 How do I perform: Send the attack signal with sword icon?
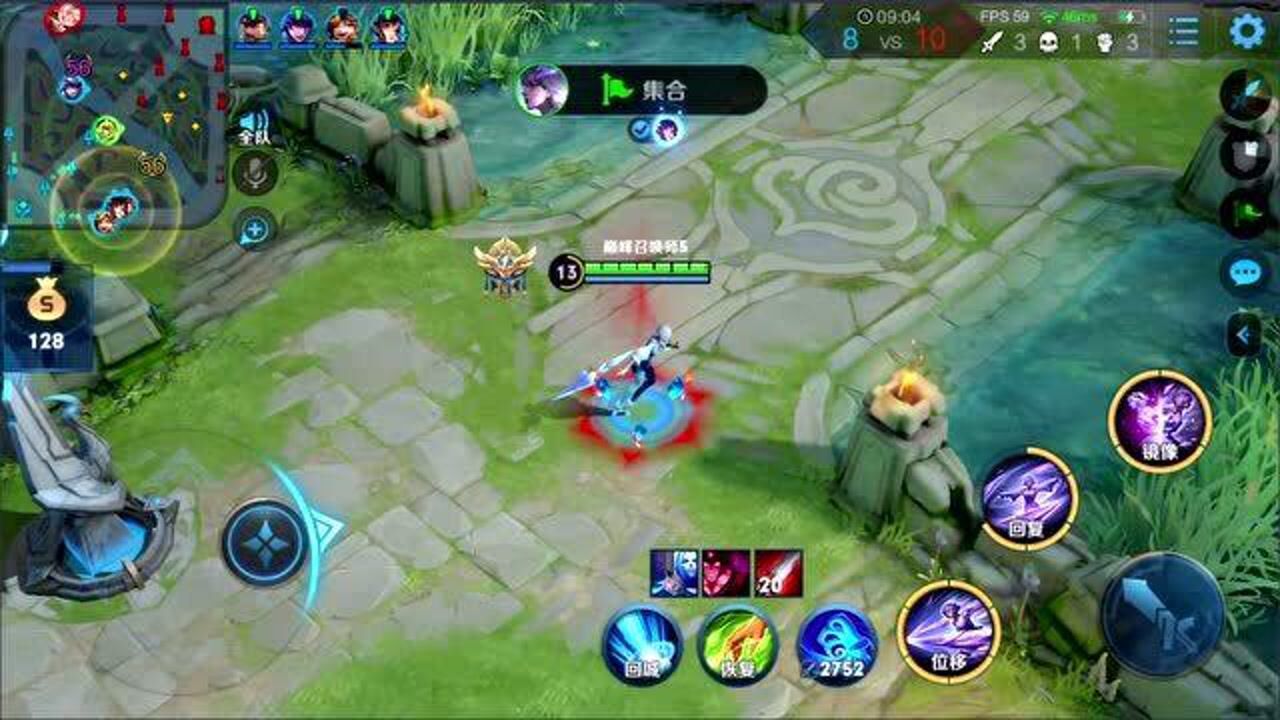[1247, 96]
